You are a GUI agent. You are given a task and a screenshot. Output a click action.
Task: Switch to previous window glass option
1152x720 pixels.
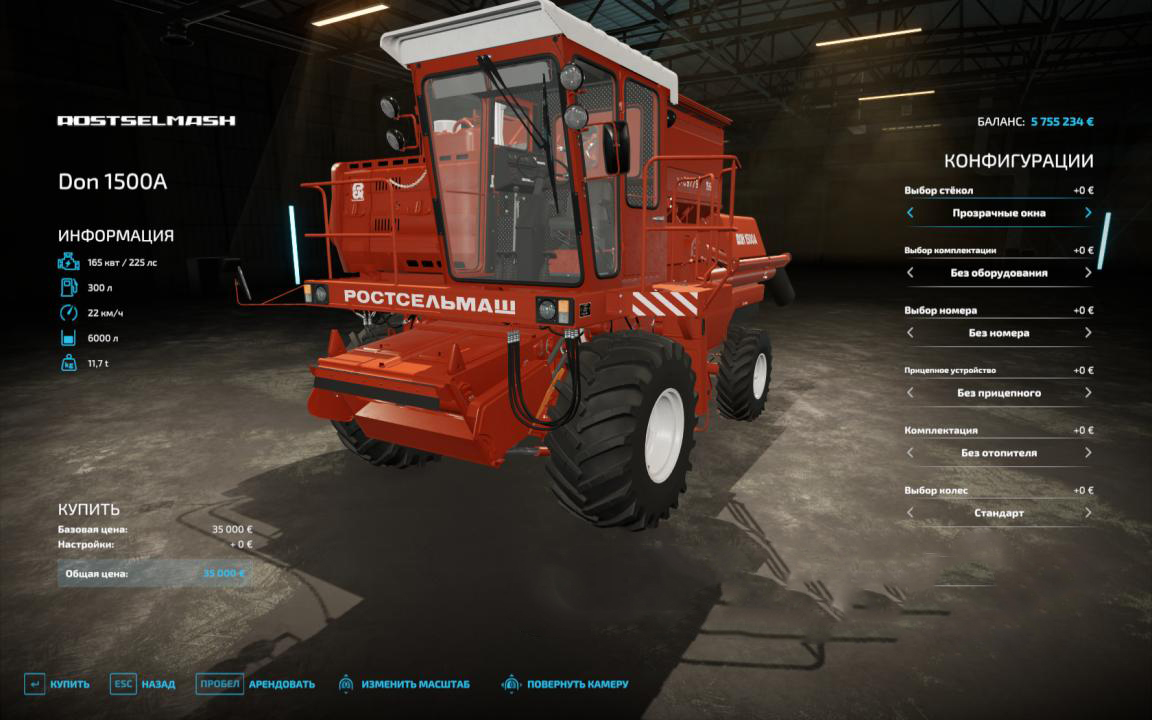click(910, 213)
